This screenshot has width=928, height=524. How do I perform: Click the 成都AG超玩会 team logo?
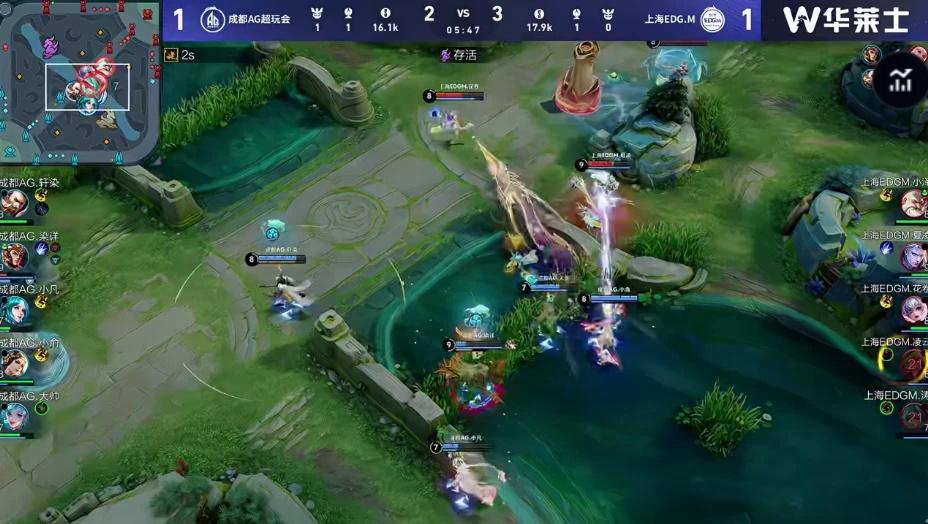click(x=212, y=20)
